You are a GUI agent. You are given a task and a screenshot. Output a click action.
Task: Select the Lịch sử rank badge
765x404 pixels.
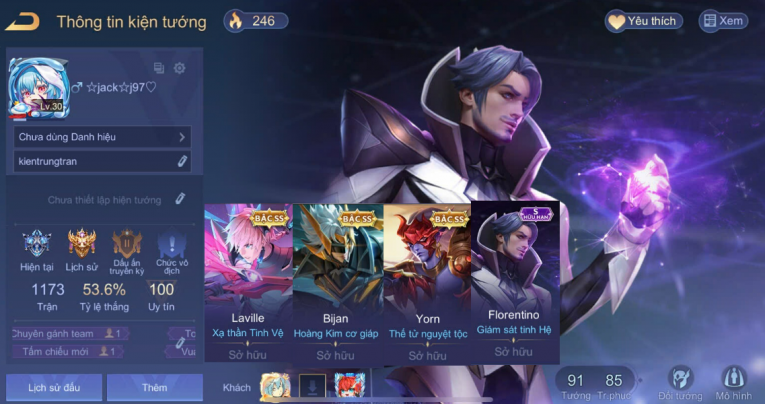(82, 248)
